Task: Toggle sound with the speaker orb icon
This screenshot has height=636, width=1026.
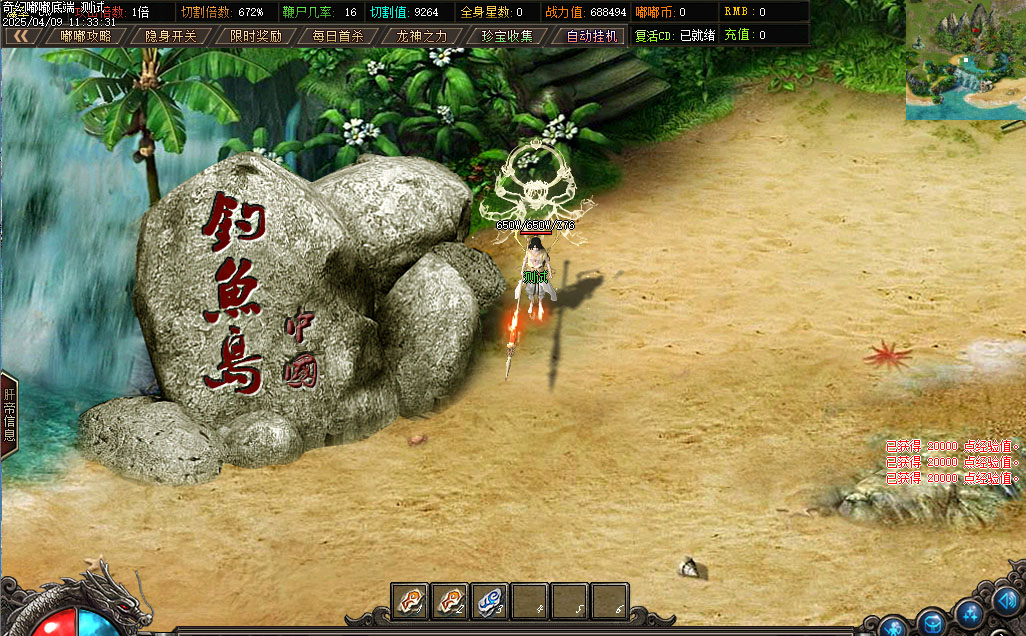Action: click(x=1006, y=602)
